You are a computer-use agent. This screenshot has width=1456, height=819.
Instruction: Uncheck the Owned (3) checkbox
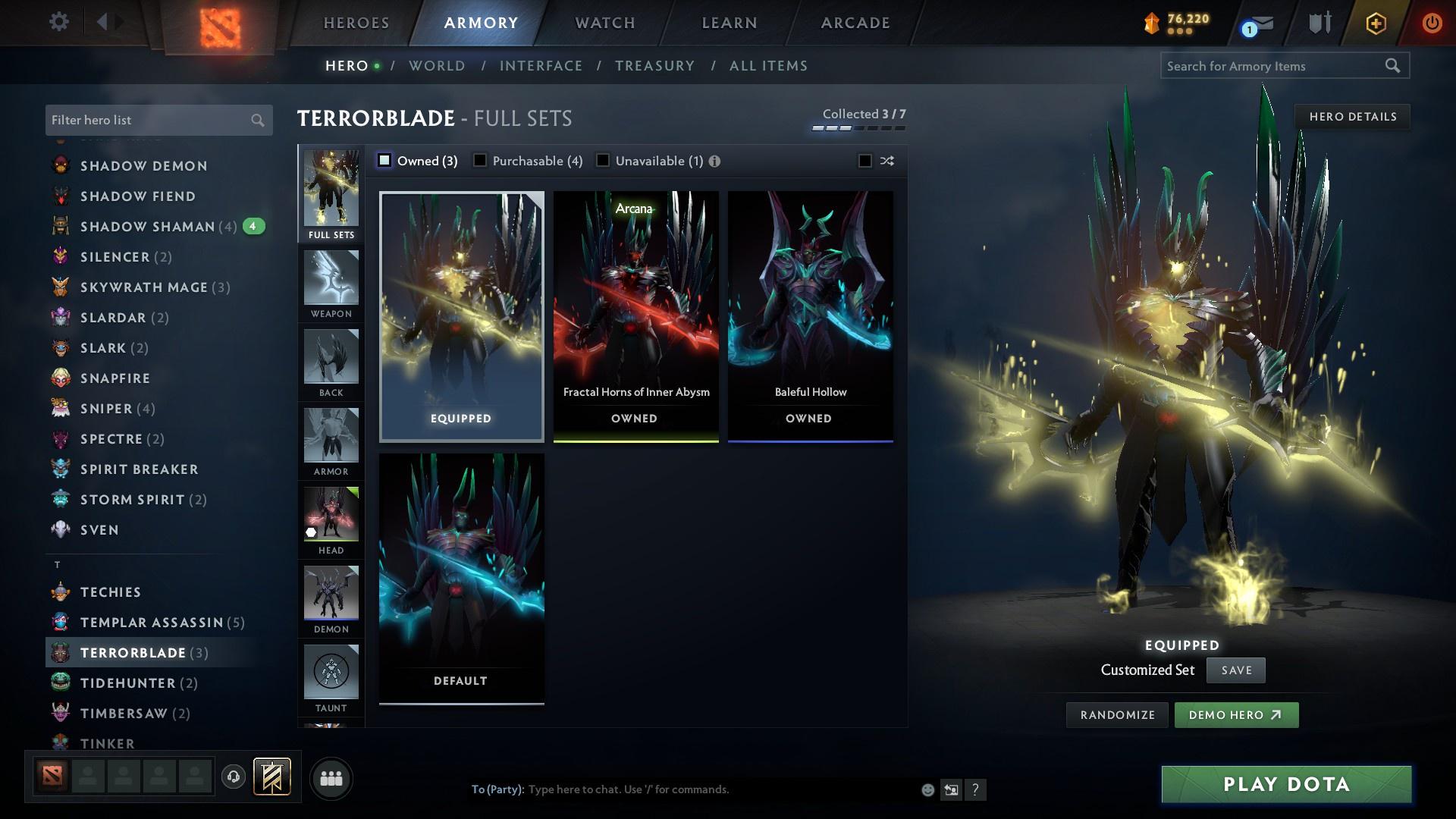(x=385, y=161)
